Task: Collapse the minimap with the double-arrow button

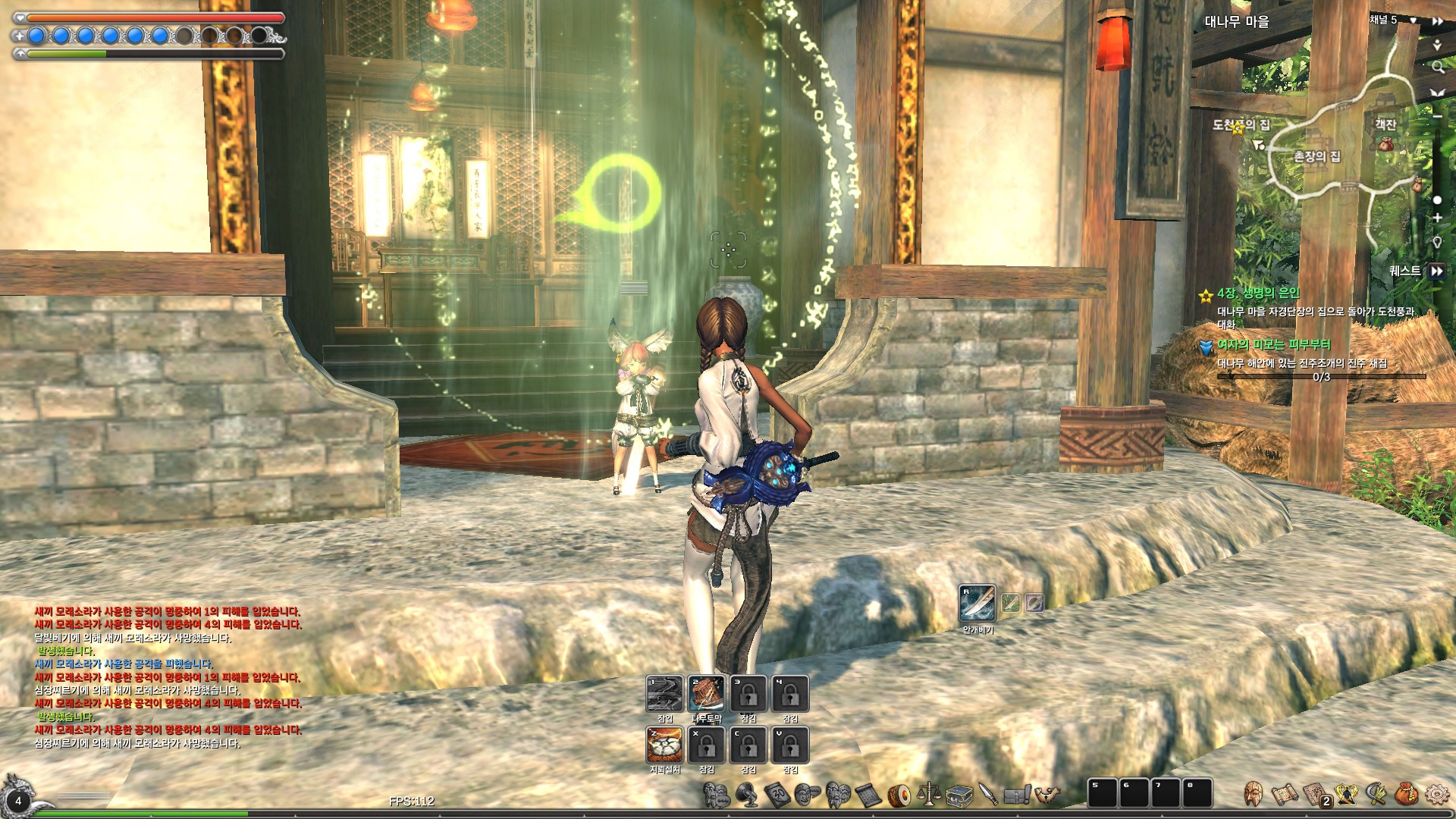Action: coord(1437,21)
